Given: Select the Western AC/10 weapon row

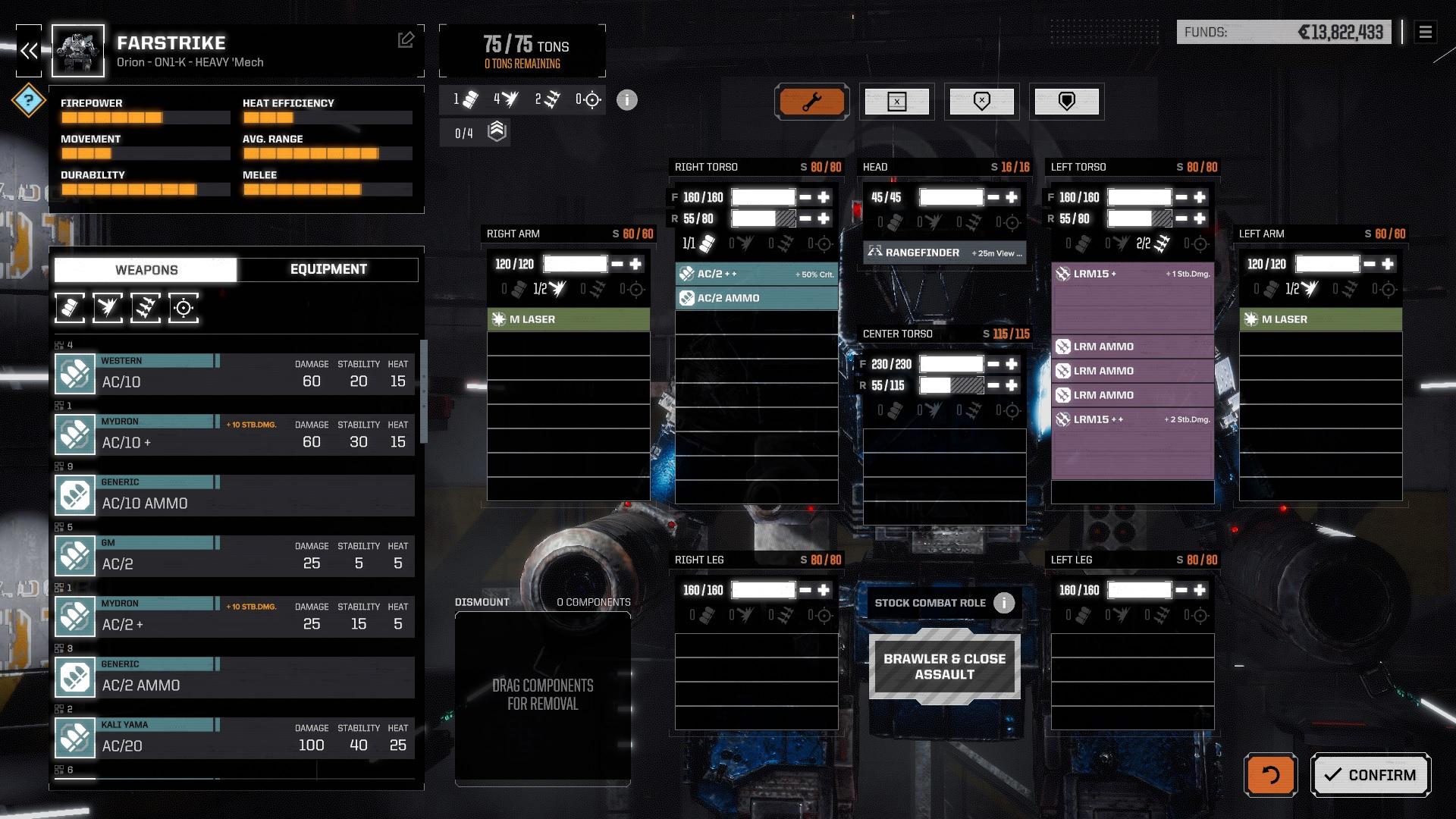Looking at the screenshot, I should click(x=235, y=374).
